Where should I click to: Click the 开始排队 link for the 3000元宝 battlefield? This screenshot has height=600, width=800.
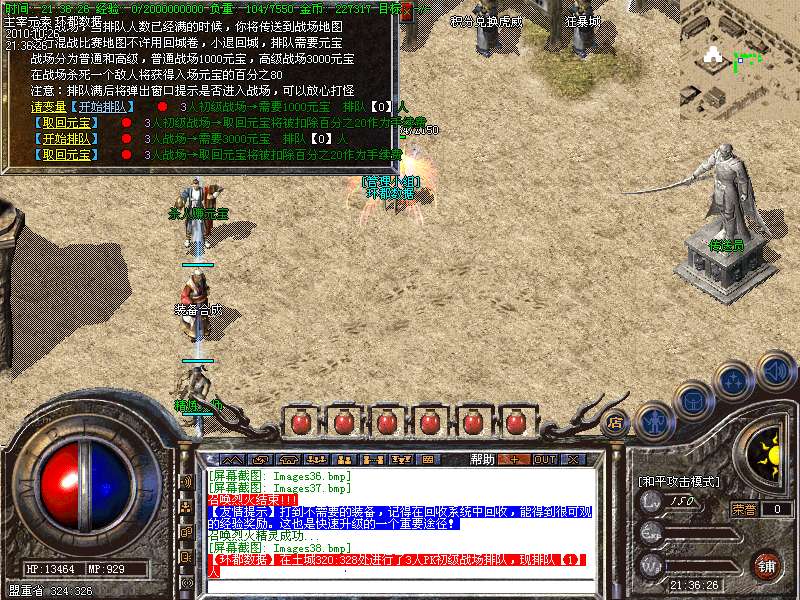(x=67, y=139)
